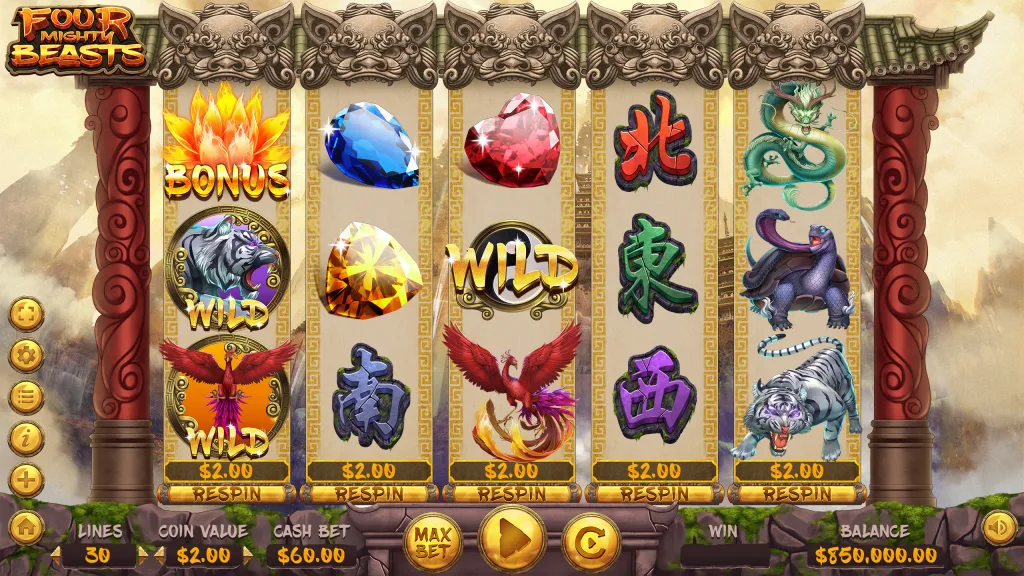Screen dimensions: 1024x576
Task: Open the list menu icon
Action: click(26, 397)
